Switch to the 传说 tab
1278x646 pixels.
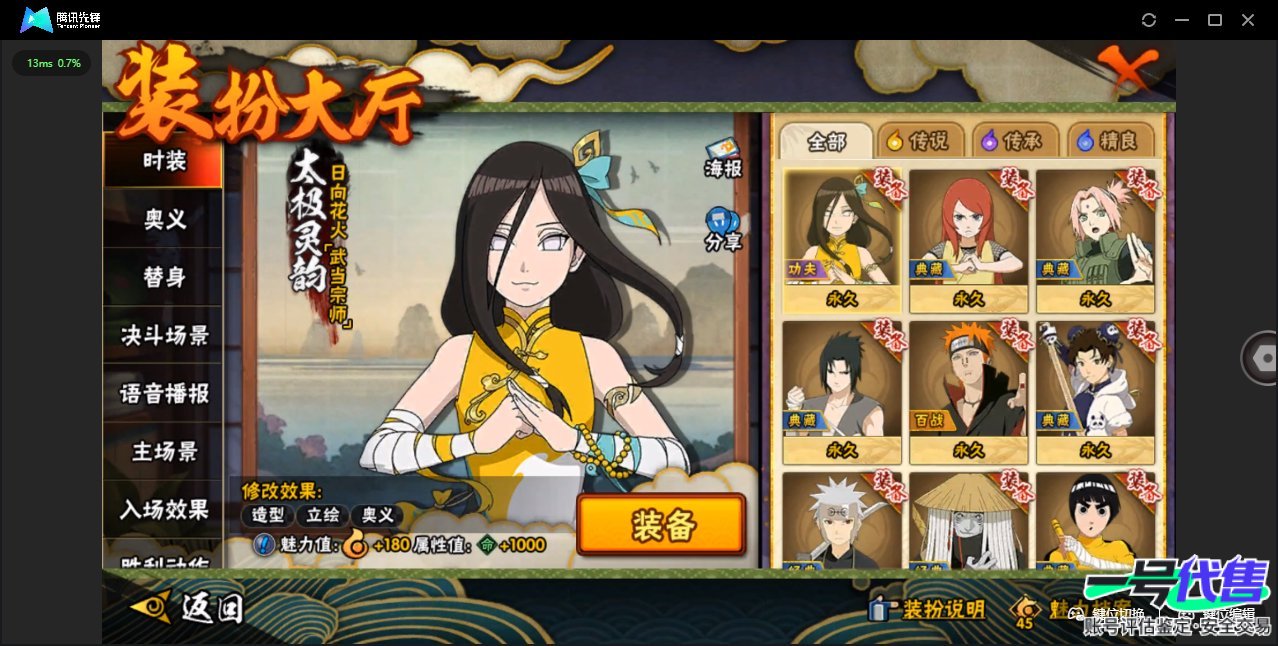tap(918, 142)
